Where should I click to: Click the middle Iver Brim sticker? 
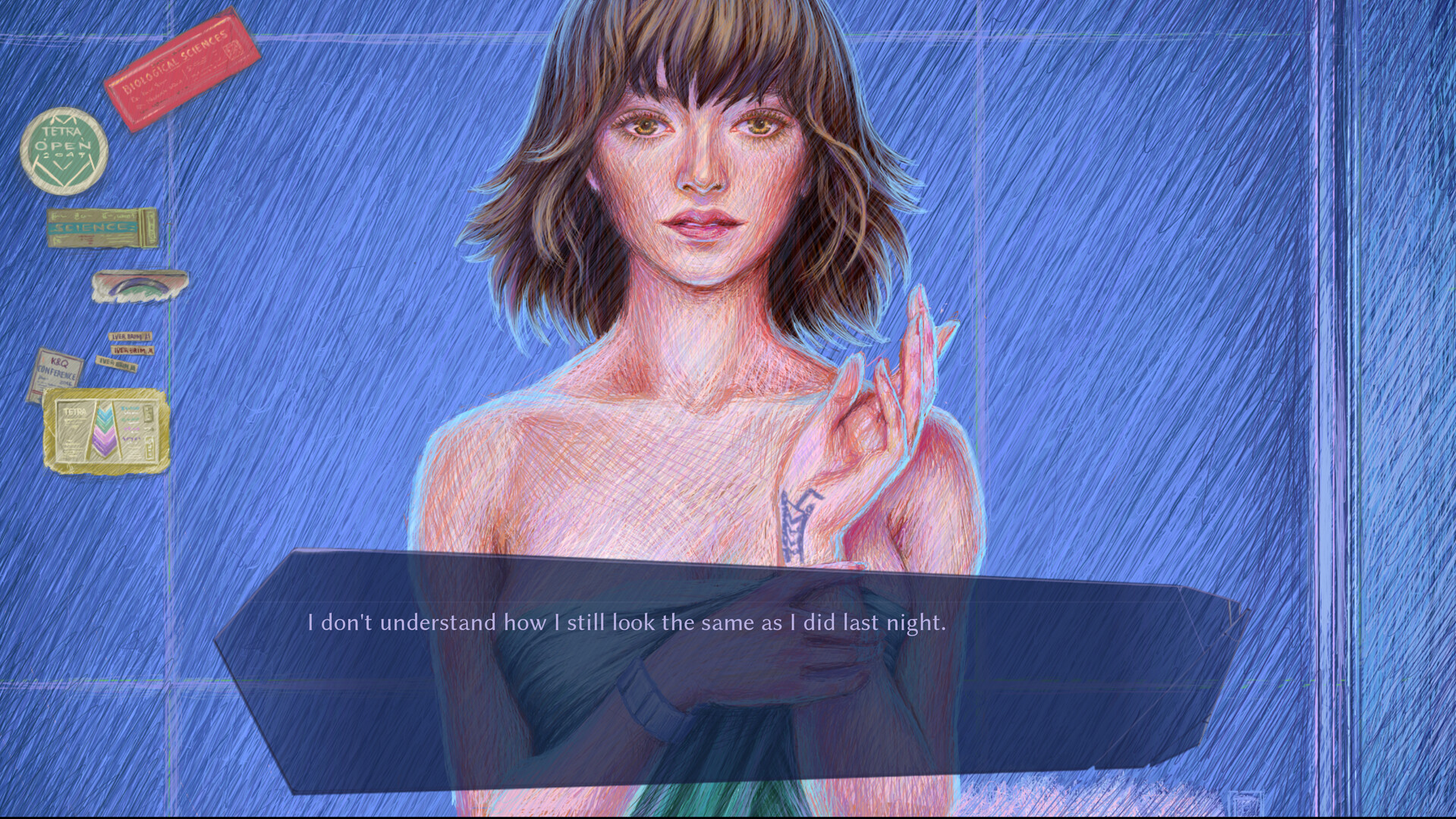click(131, 350)
